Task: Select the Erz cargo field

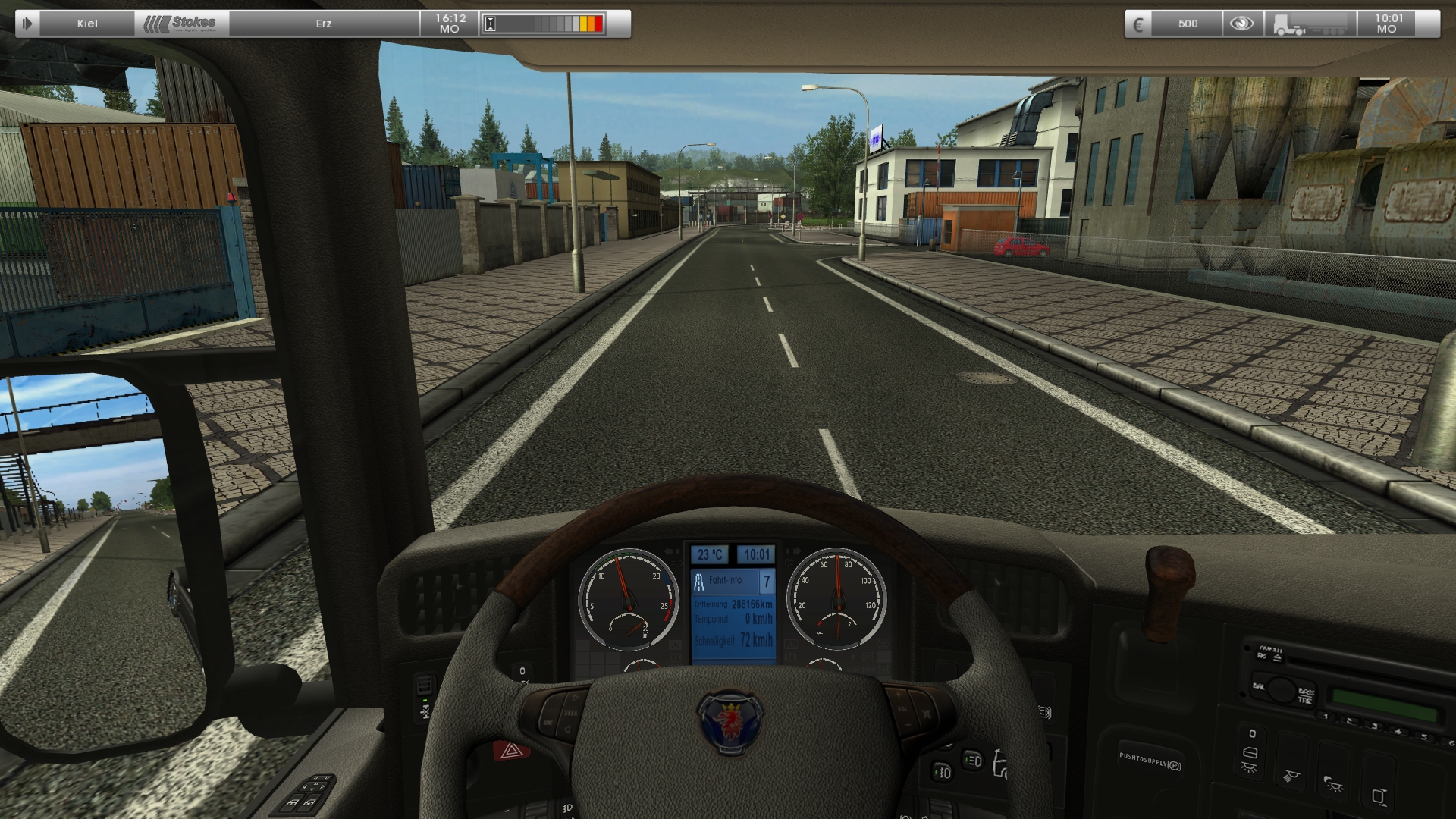Action: pos(324,24)
